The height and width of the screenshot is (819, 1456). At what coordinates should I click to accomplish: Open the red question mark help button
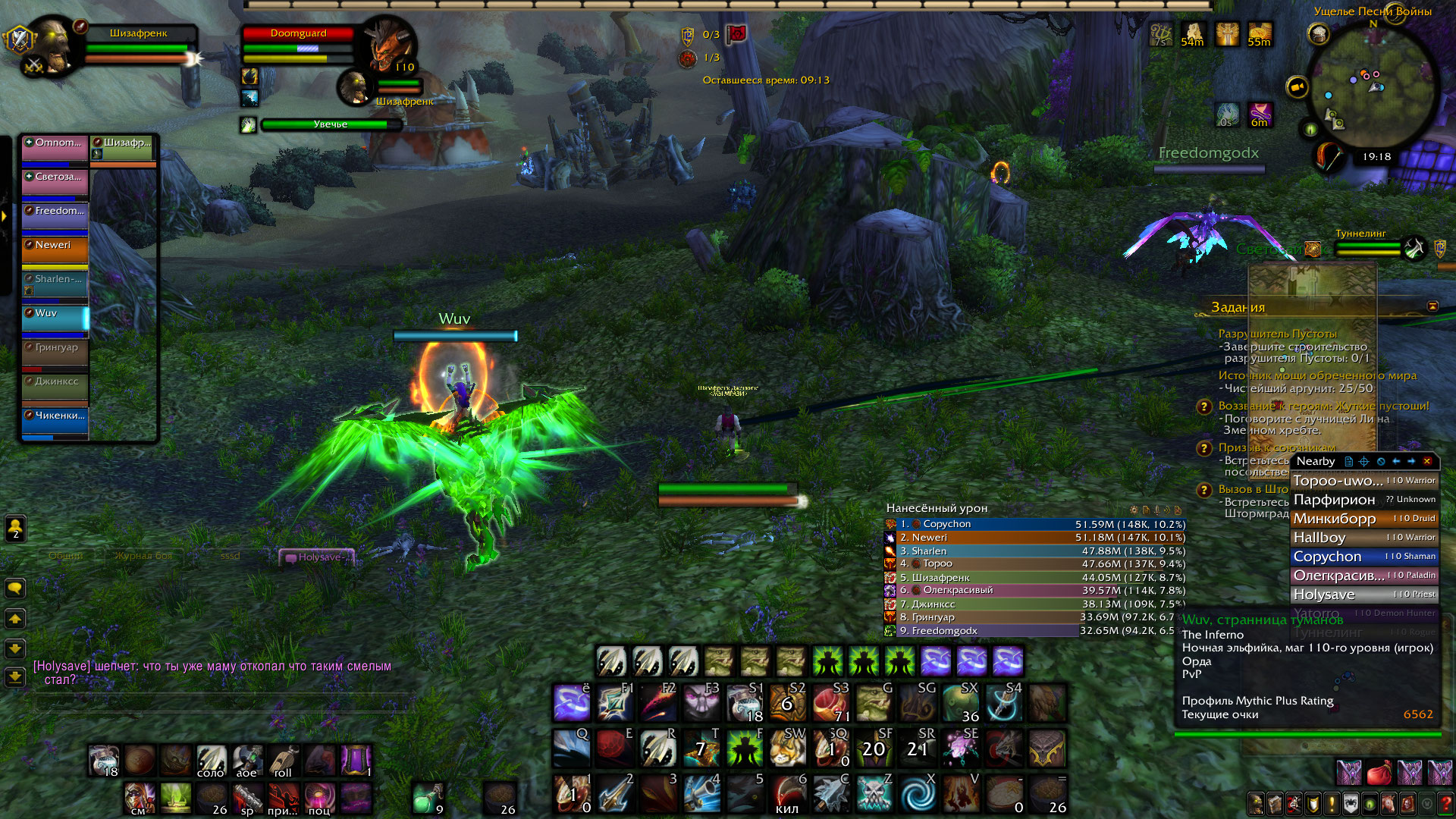(1445, 803)
